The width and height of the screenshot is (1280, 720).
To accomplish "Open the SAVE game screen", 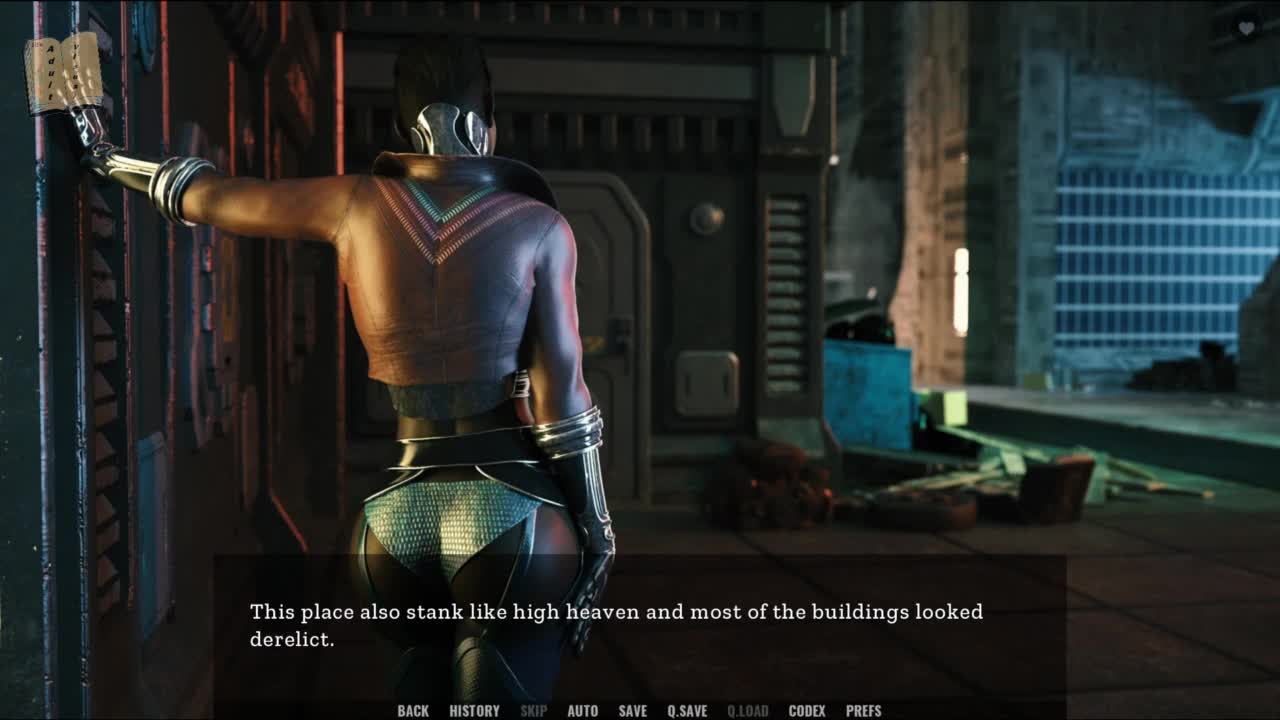I will pyautogui.click(x=633, y=711).
